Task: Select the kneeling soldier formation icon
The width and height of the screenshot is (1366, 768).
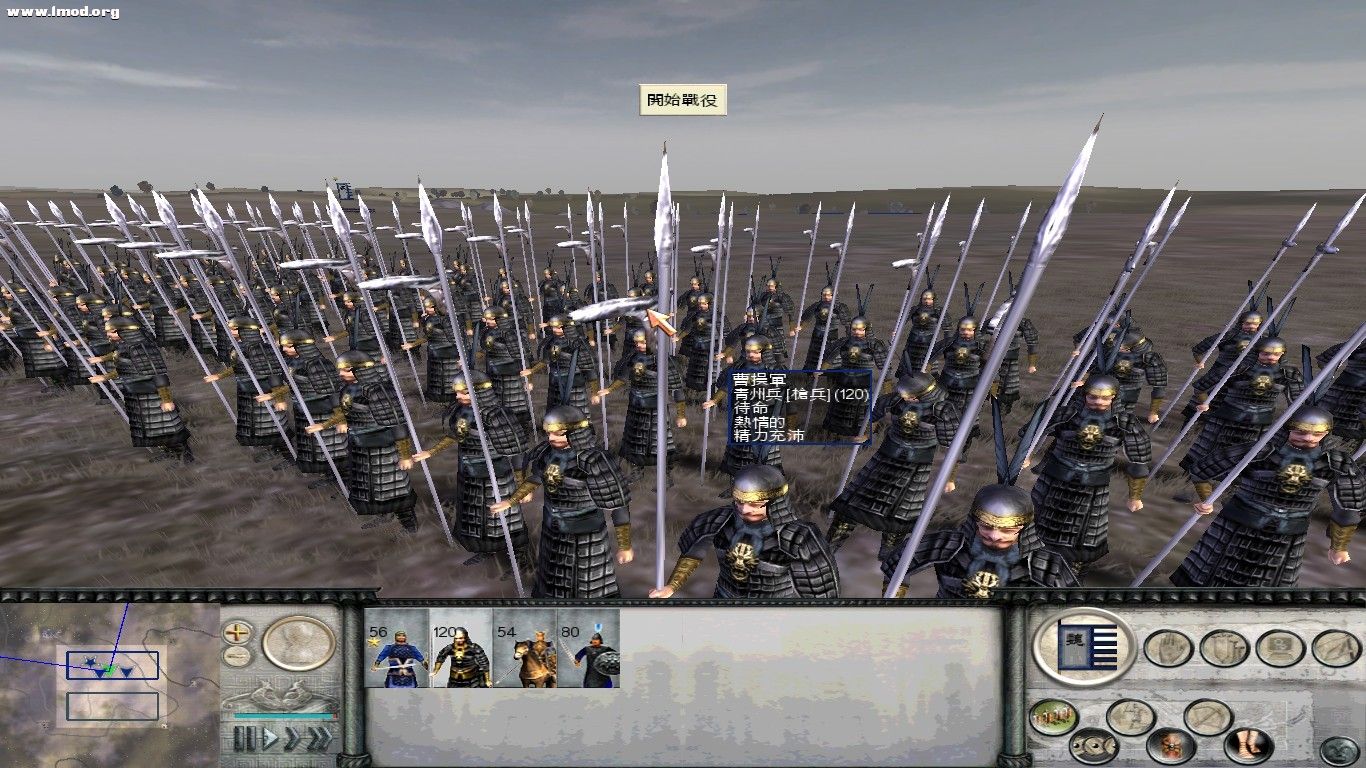Action: [x=1129, y=716]
